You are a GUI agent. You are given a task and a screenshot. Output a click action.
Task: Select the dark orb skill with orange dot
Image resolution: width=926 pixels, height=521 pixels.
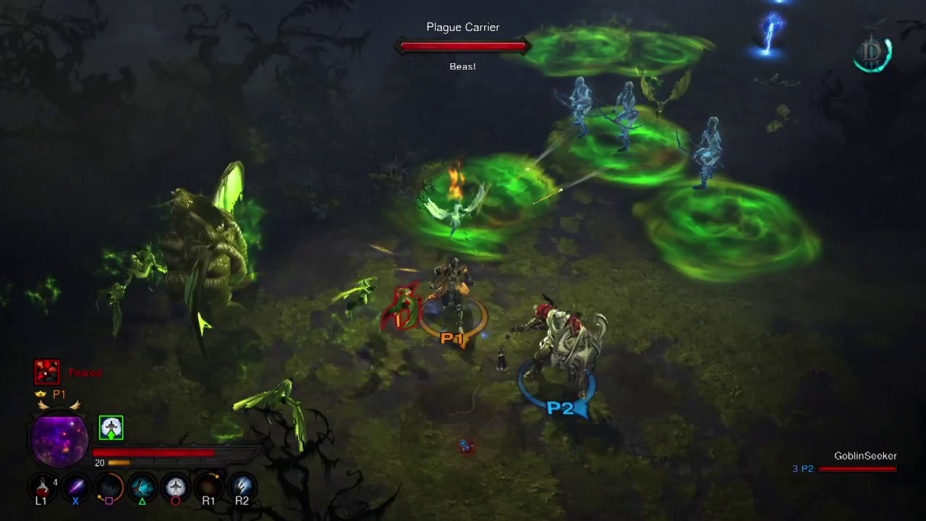[x=208, y=488]
